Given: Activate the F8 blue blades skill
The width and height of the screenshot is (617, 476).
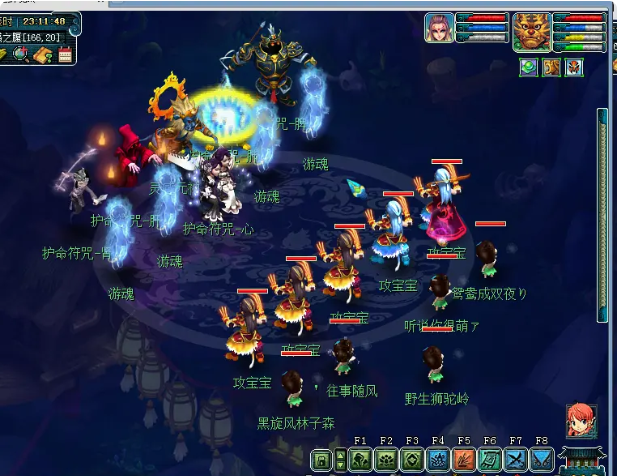Looking at the screenshot, I should coord(541,460).
